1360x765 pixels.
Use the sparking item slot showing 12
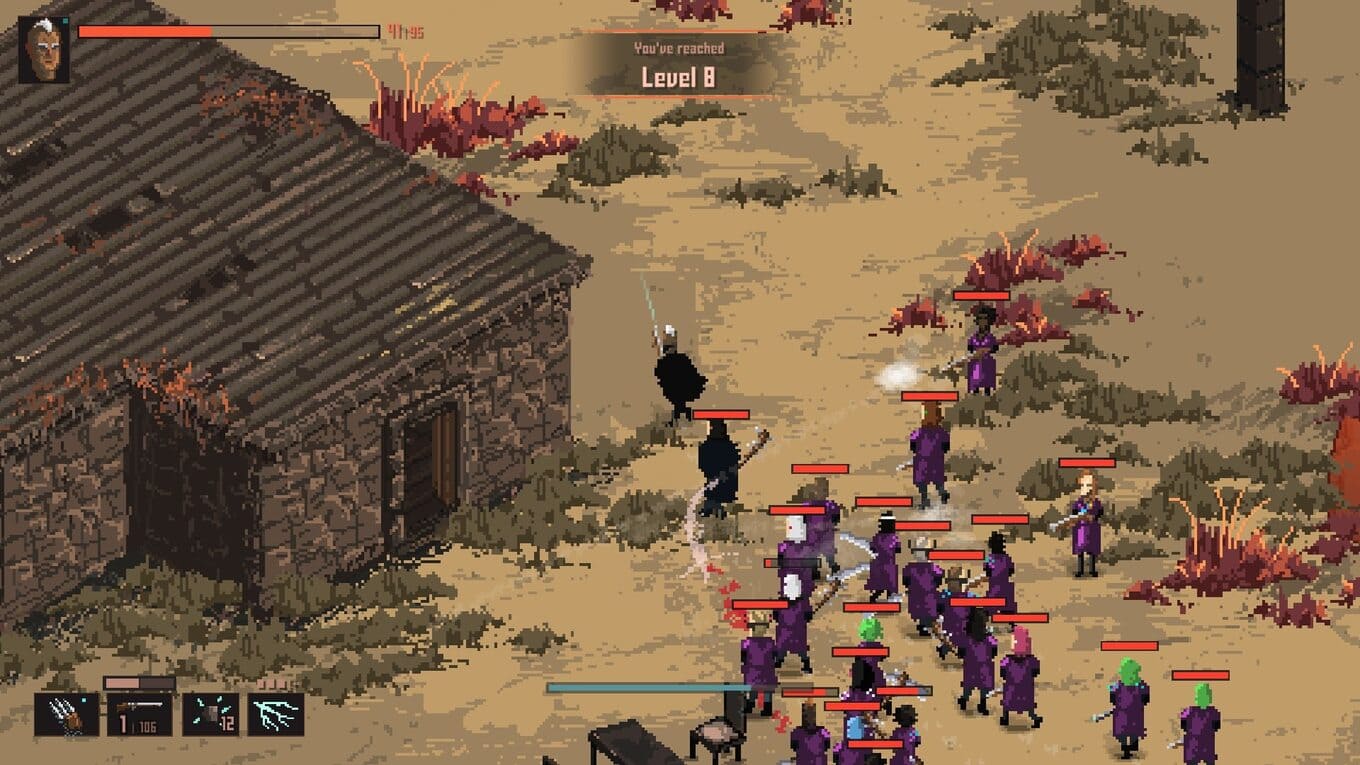tap(210, 714)
